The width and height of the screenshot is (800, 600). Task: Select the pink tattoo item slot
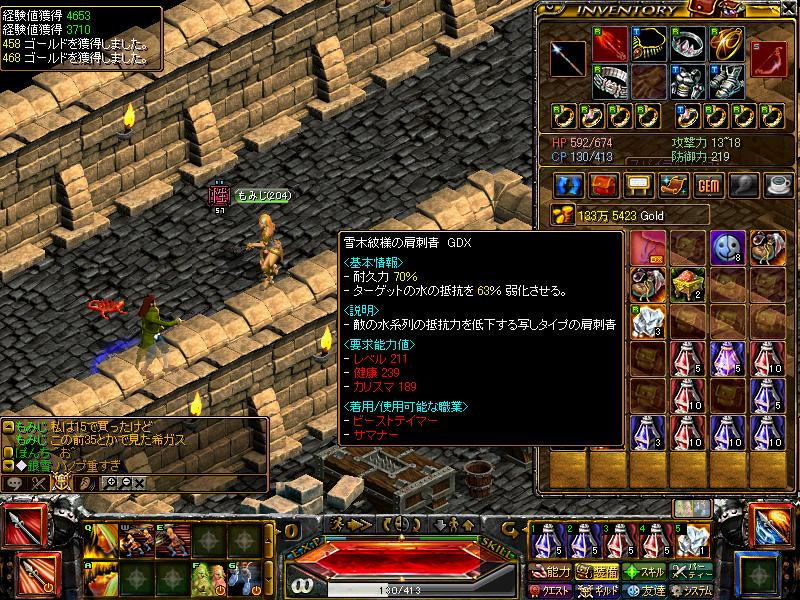click(648, 248)
